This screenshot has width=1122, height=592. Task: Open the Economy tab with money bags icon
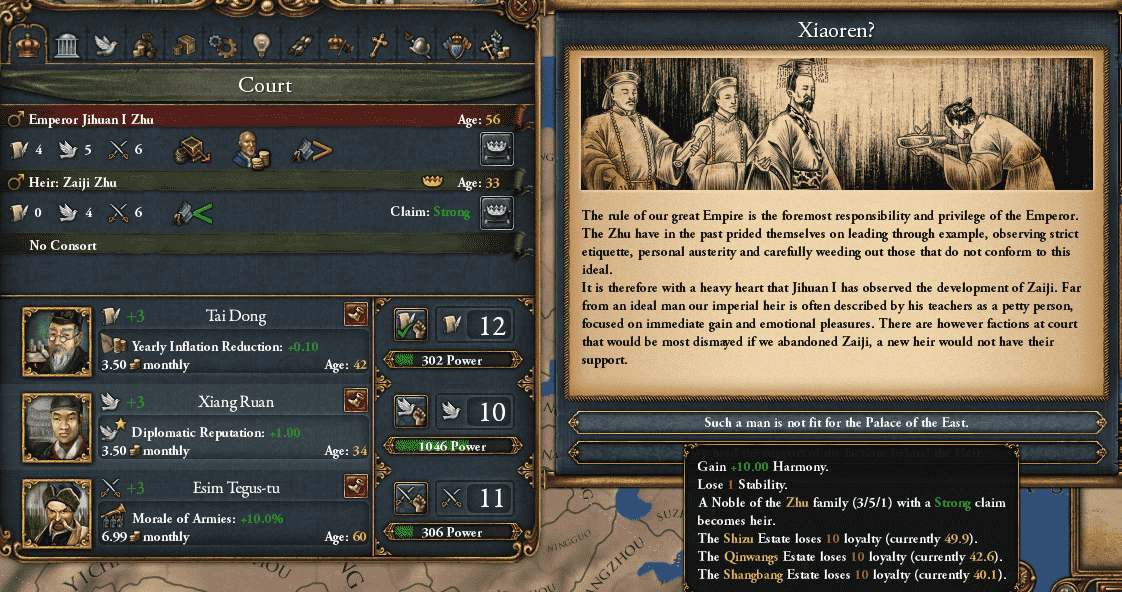point(145,45)
